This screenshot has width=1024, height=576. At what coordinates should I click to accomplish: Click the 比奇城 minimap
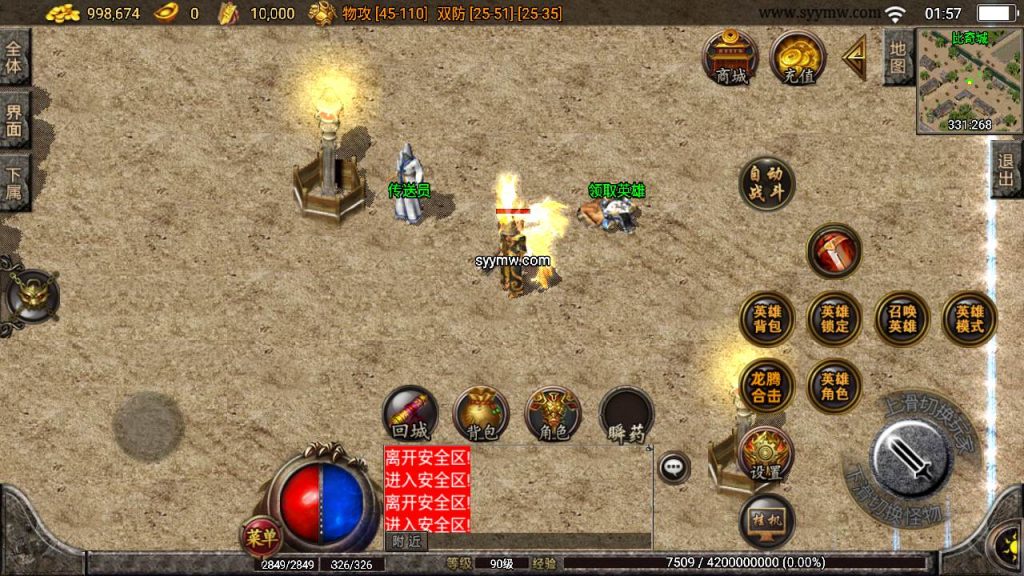[968, 81]
